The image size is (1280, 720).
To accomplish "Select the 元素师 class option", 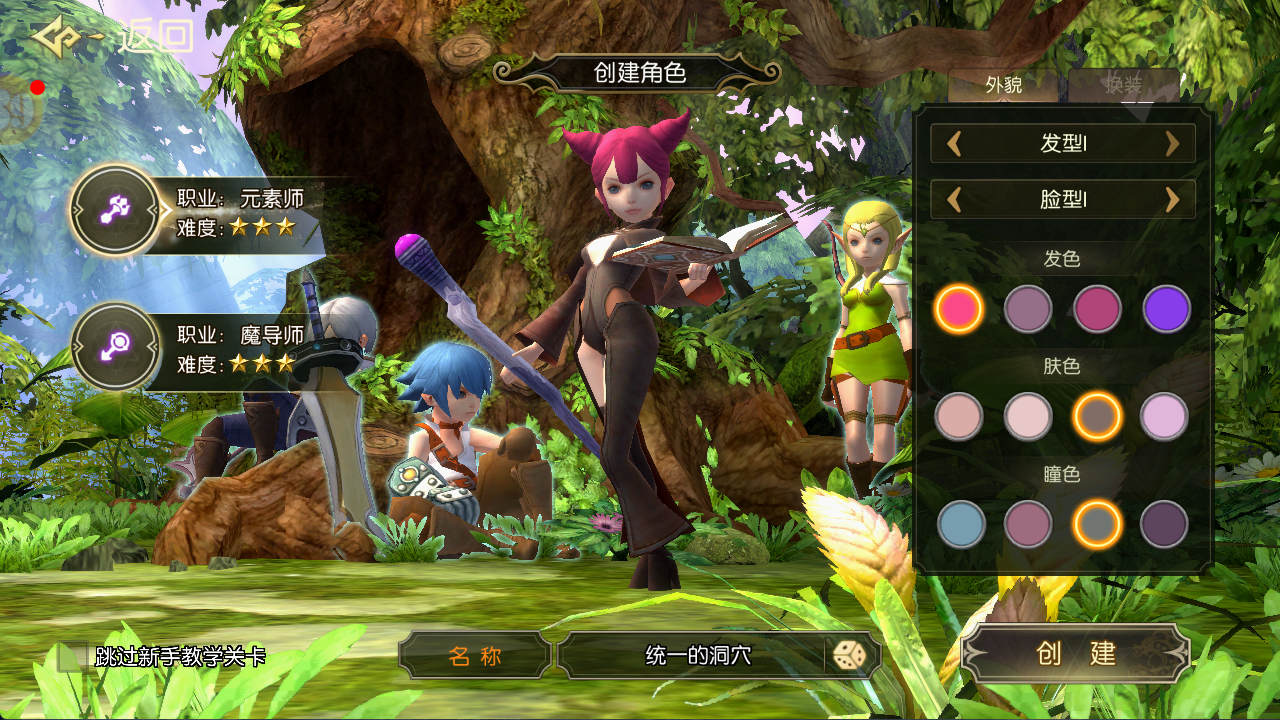I will [x=114, y=210].
